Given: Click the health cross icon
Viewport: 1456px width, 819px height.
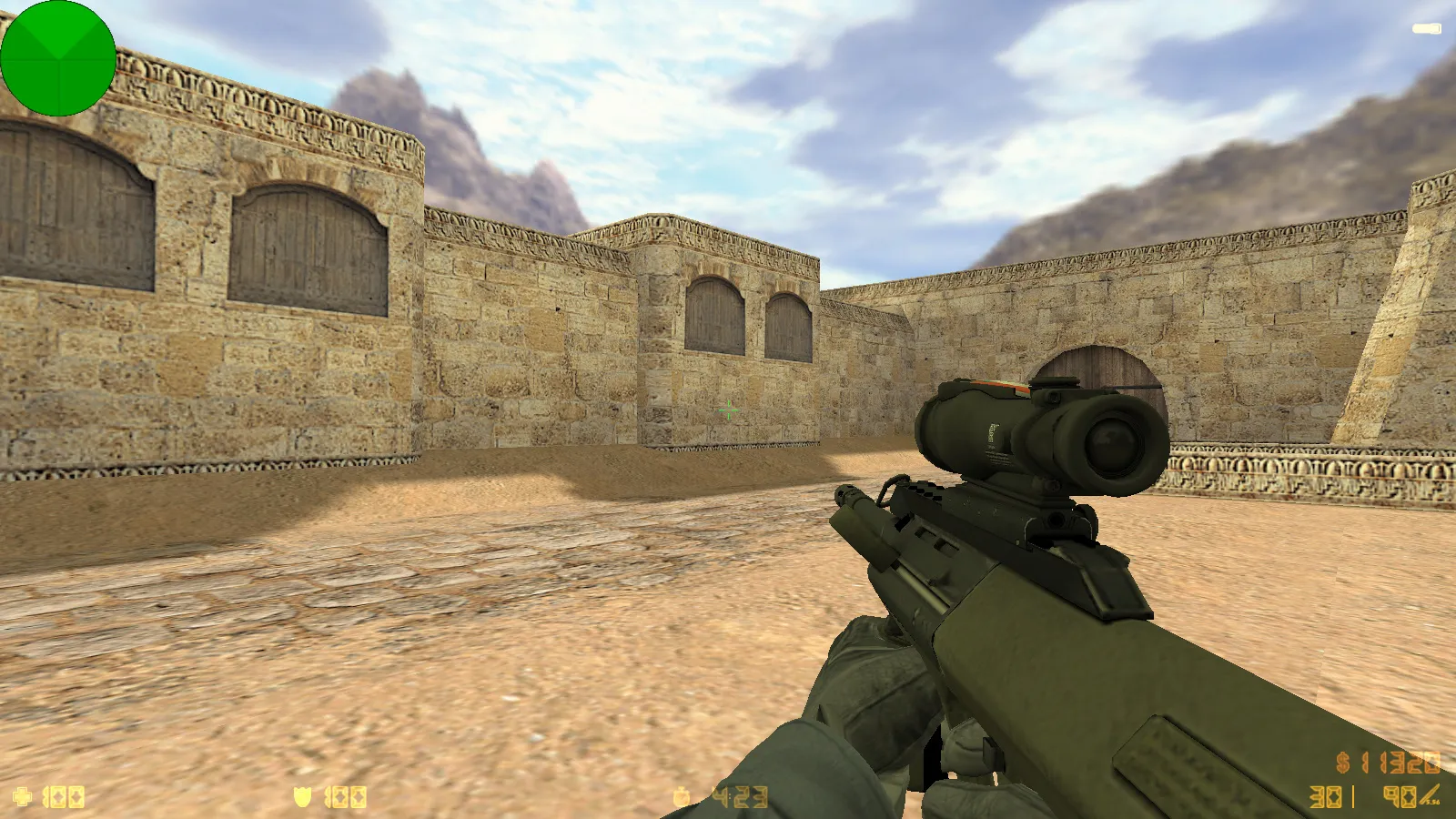Looking at the screenshot, I should point(22,794).
